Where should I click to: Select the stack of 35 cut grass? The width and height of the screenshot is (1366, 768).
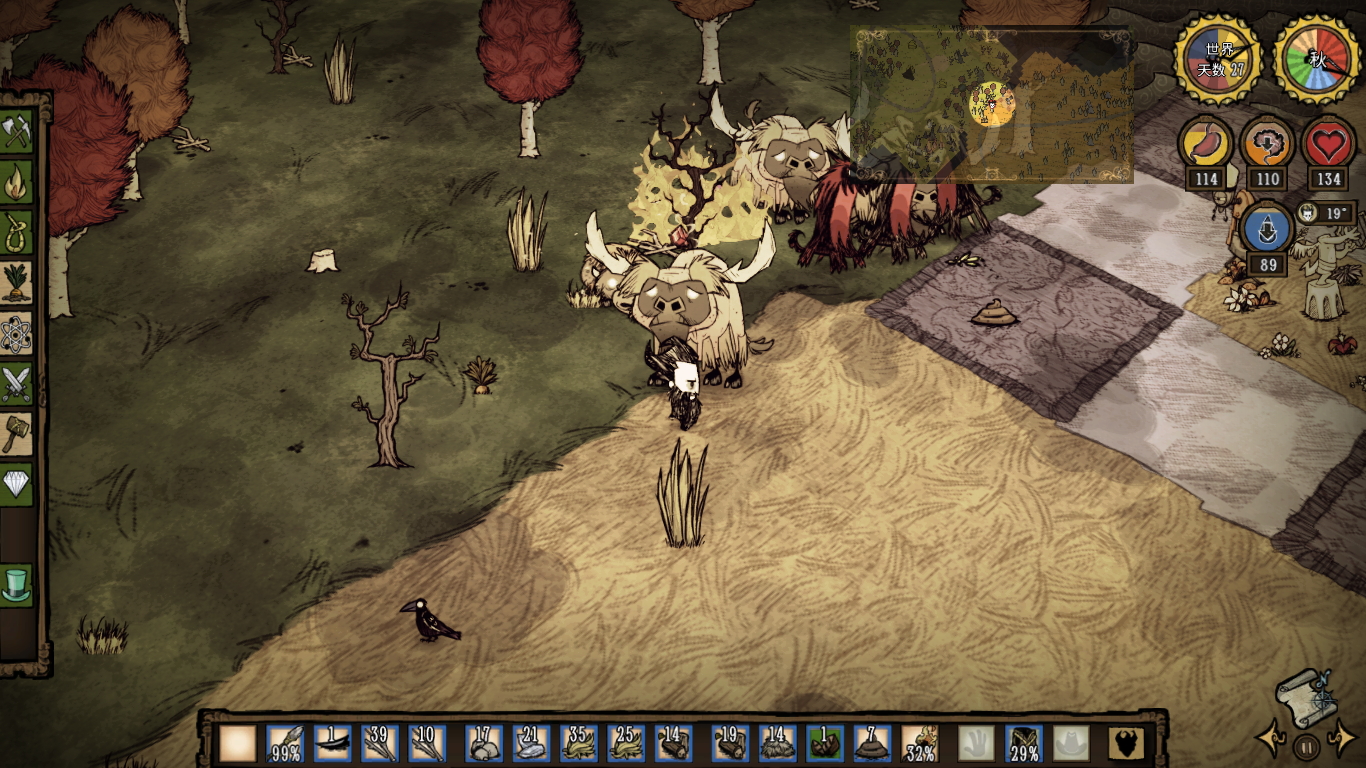point(579,744)
